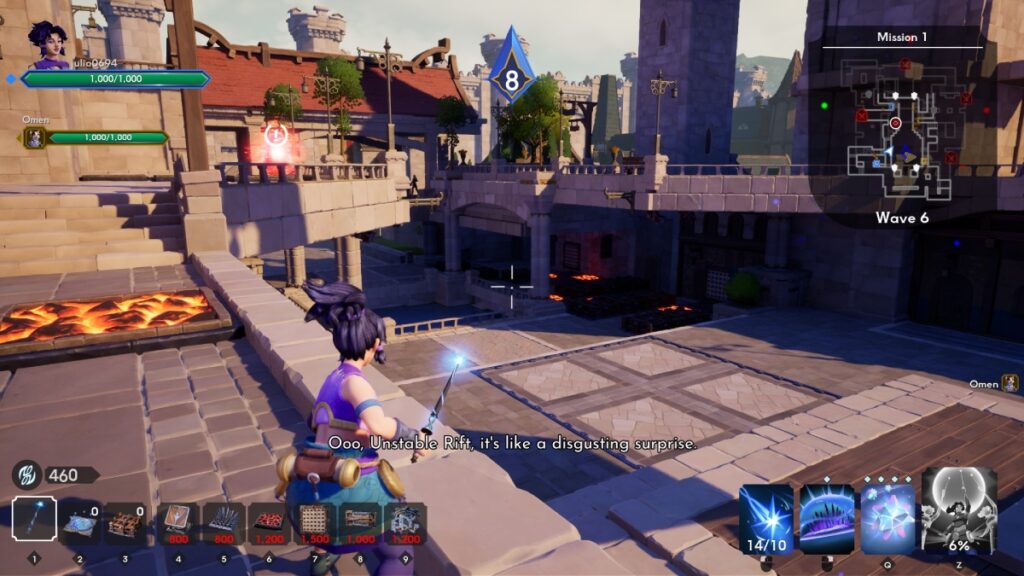Pick the hotbar slot numbered 8
The width and height of the screenshot is (1024, 576).
tap(359, 523)
